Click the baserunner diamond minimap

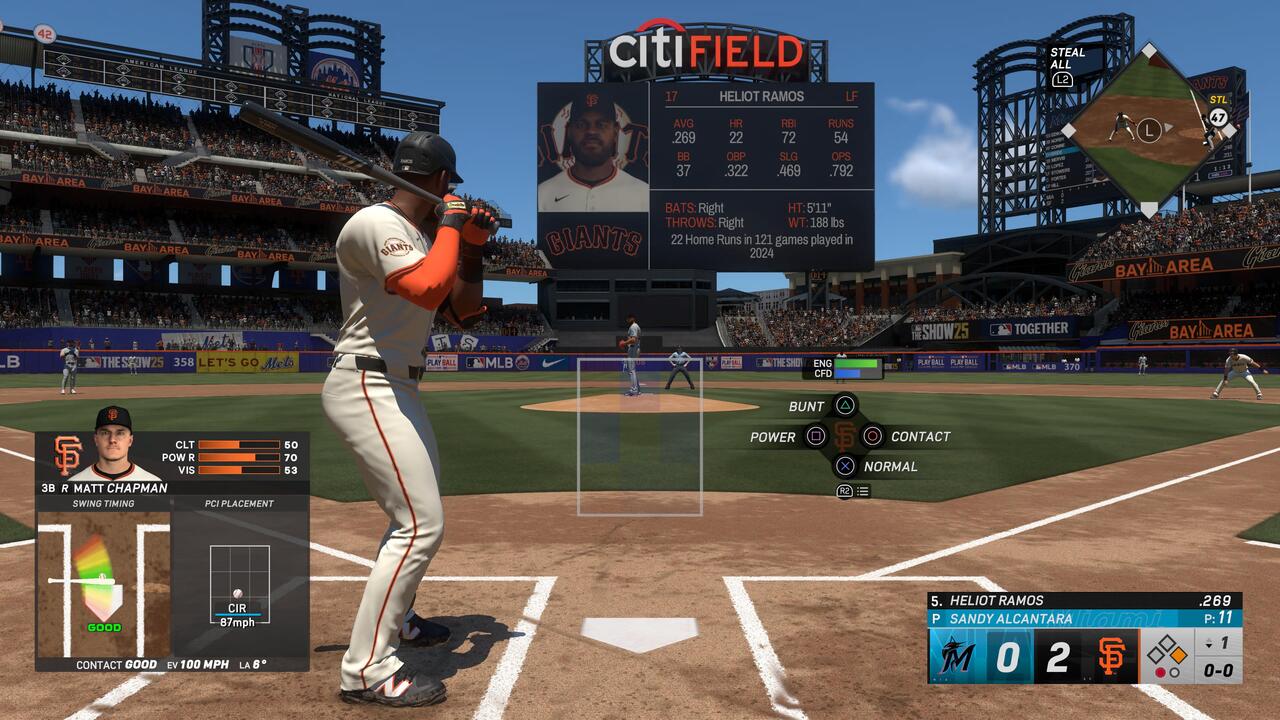click(1149, 129)
